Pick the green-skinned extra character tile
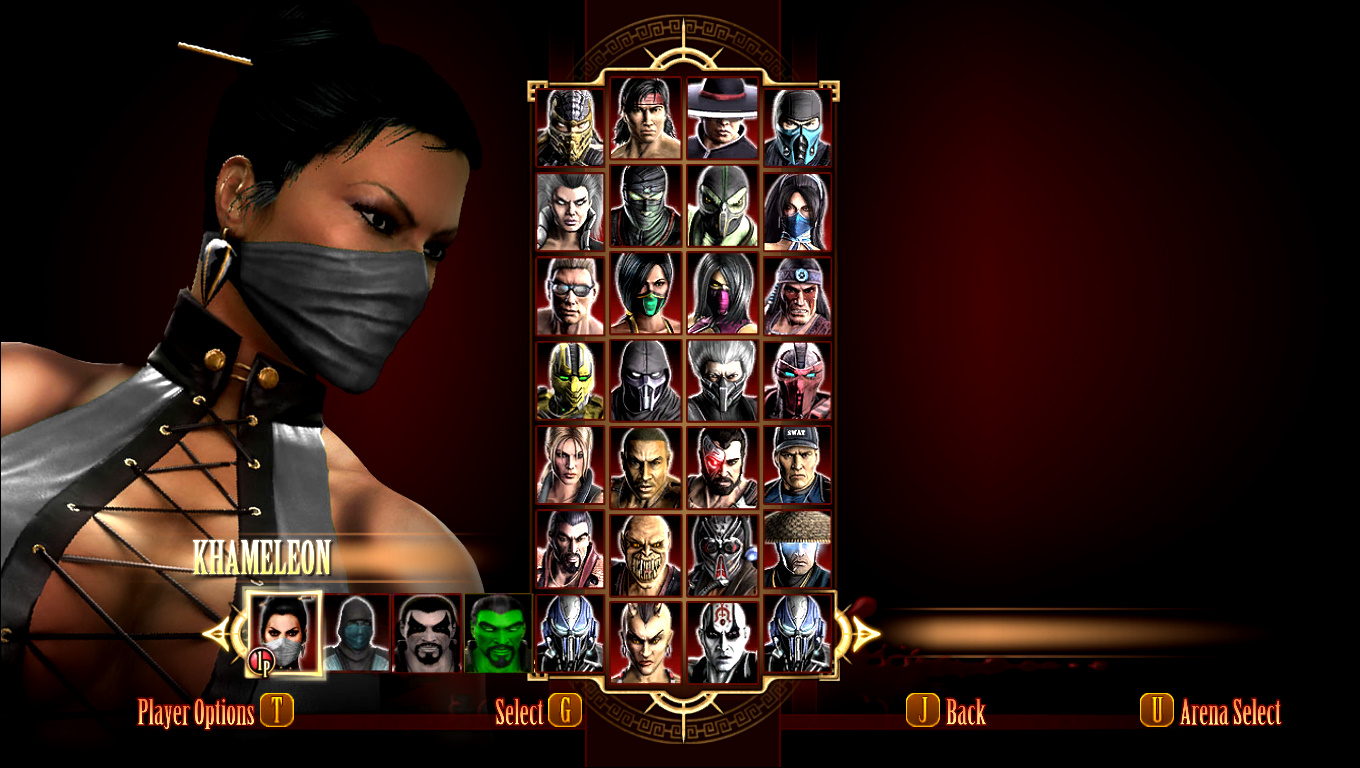The width and height of the screenshot is (1360, 768). 497,632
